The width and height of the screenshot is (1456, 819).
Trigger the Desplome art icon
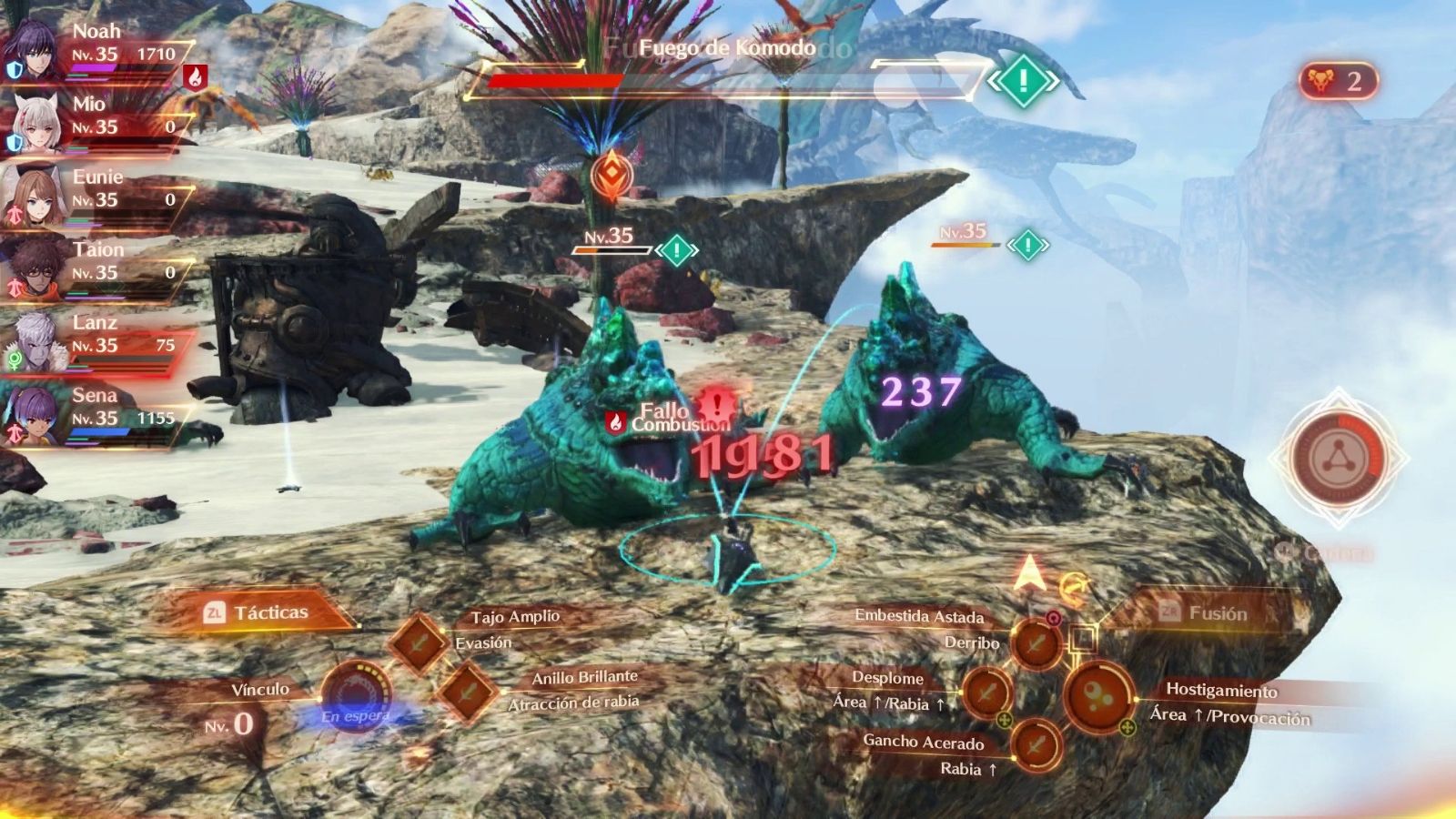coord(987,692)
